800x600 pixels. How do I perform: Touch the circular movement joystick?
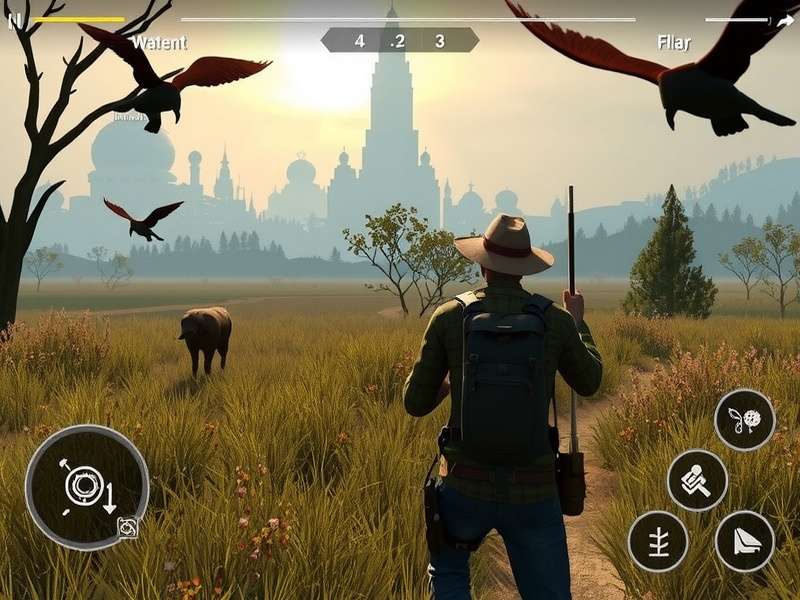click(86, 487)
